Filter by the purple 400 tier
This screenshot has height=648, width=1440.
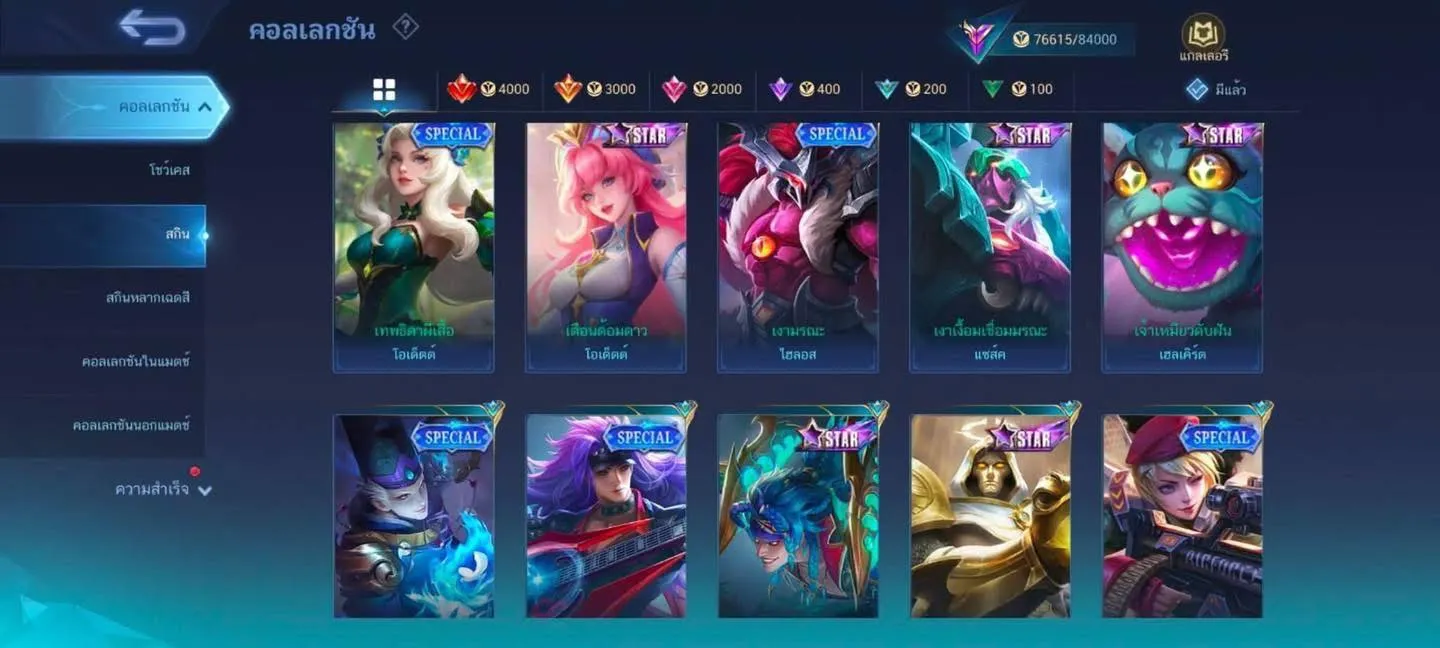pyautogui.click(x=805, y=89)
